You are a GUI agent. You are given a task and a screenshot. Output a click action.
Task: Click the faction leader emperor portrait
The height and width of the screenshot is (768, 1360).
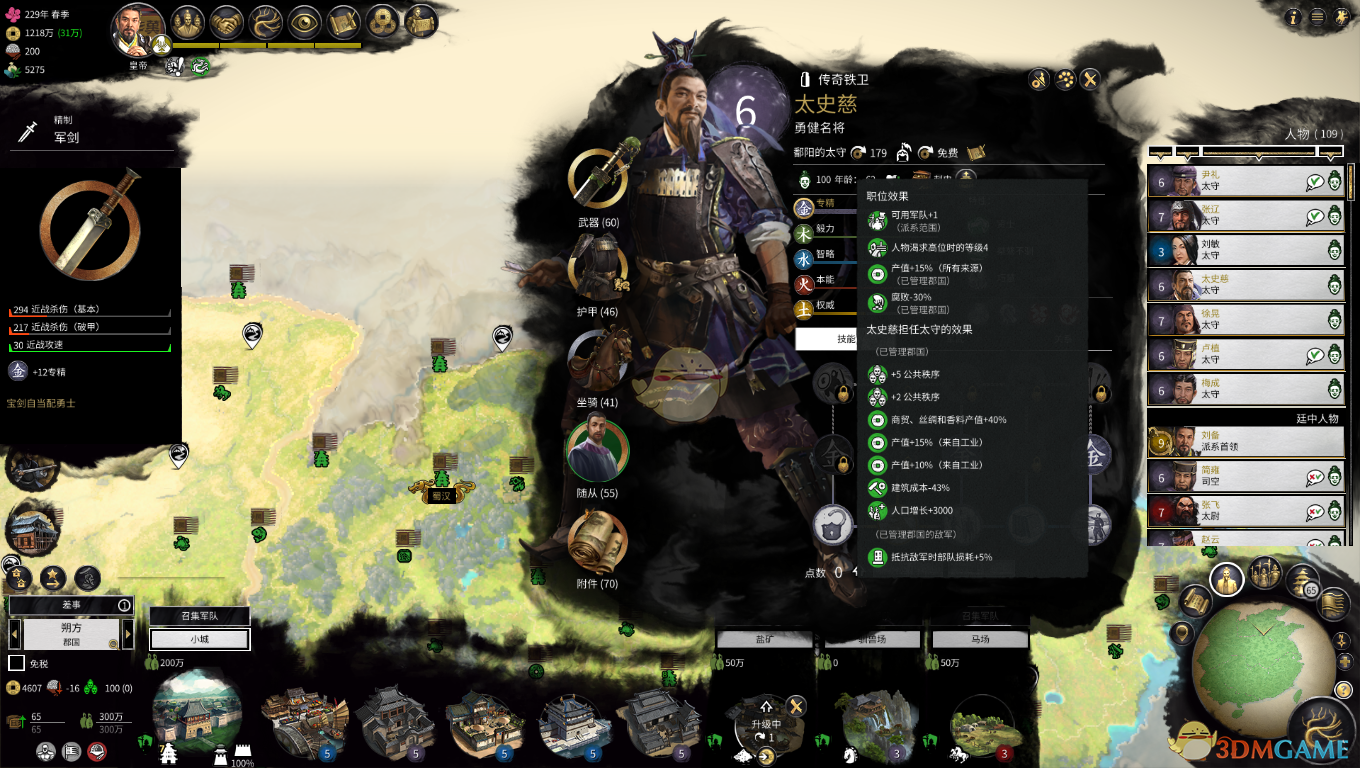(x=138, y=30)
